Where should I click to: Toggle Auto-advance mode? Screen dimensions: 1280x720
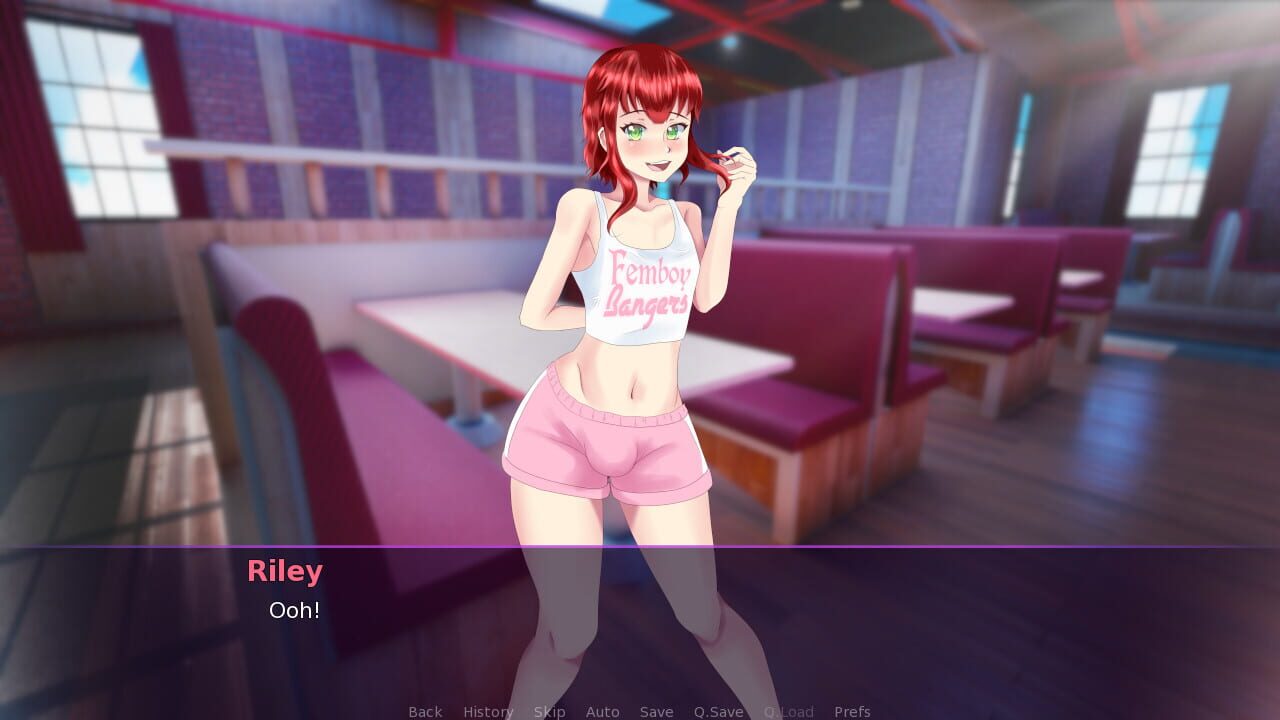click(603, 711)
